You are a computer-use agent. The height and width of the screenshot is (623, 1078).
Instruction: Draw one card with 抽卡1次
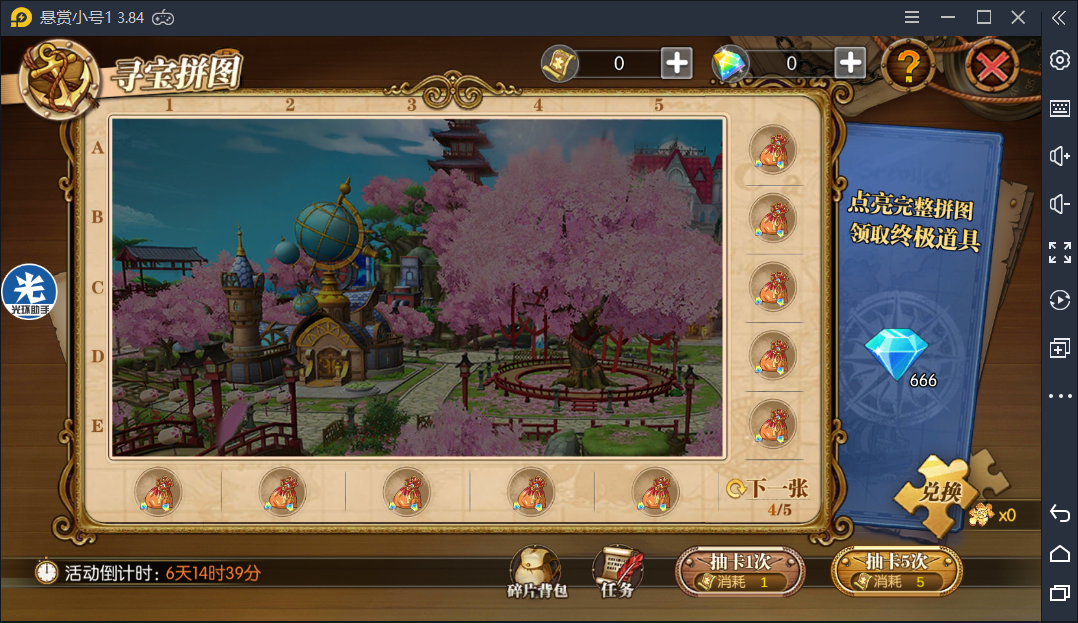point(740,572)
